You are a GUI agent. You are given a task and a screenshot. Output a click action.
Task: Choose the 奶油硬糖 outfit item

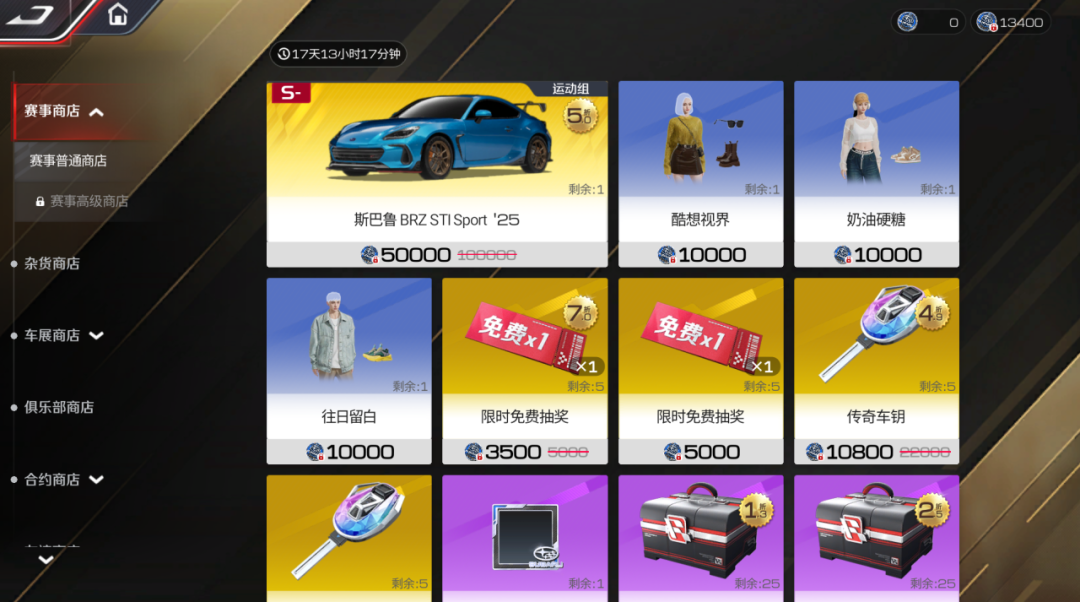(876, 174)
